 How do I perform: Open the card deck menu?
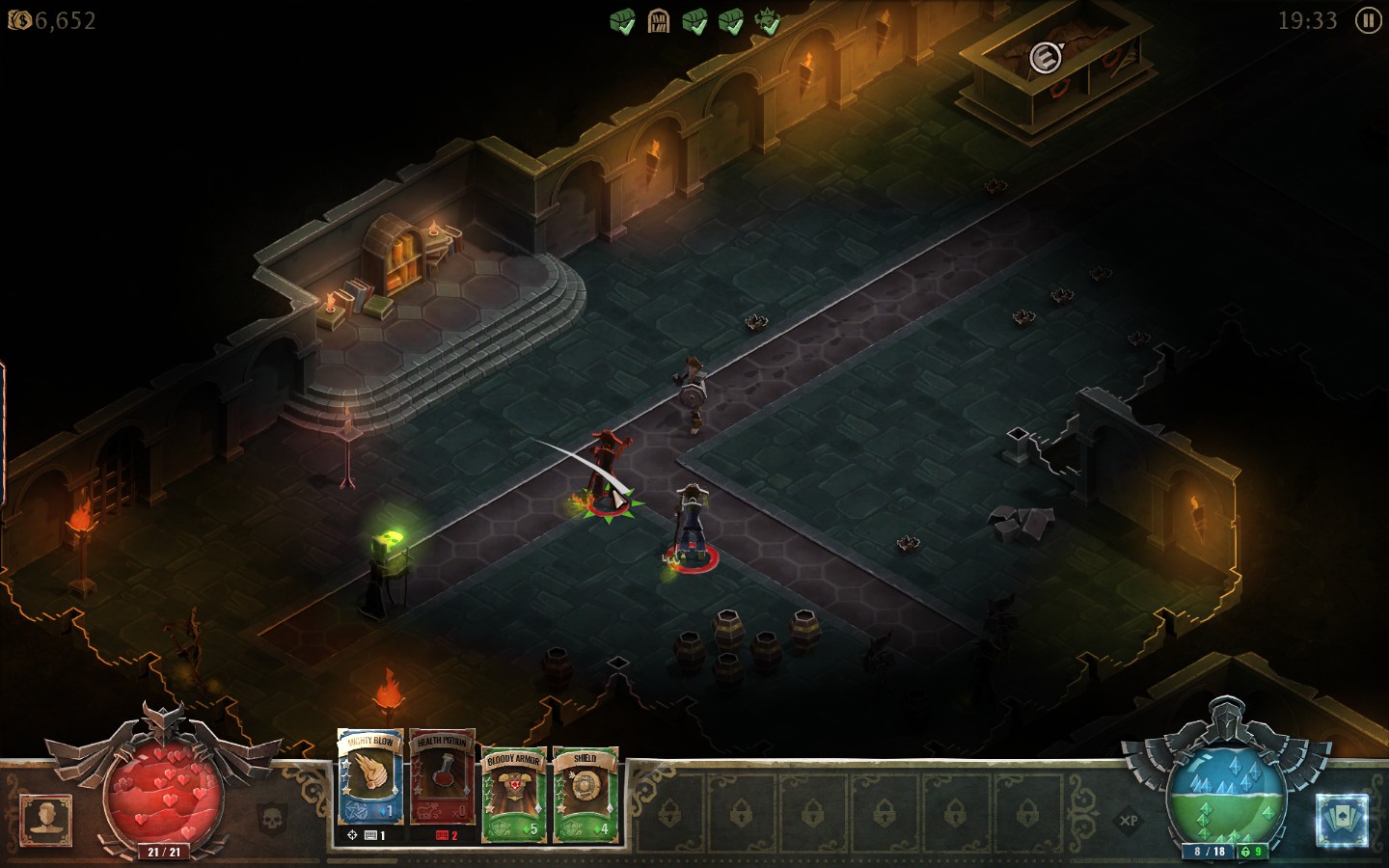pos(1342,821)
